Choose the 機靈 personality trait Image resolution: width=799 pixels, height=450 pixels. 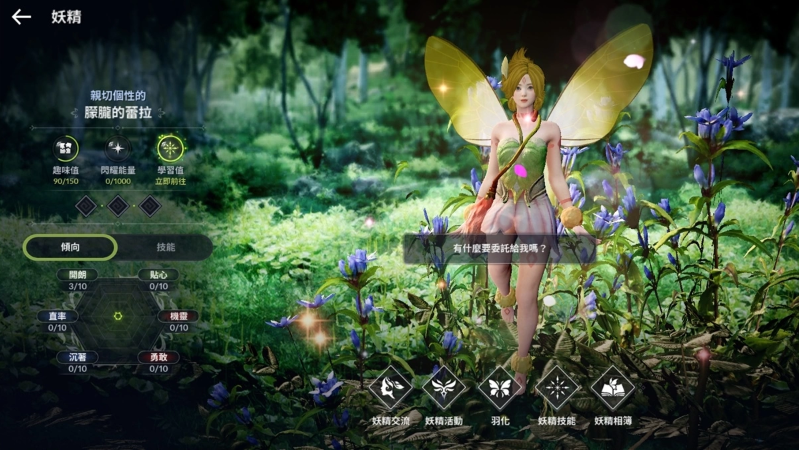[x=178, y=316]
